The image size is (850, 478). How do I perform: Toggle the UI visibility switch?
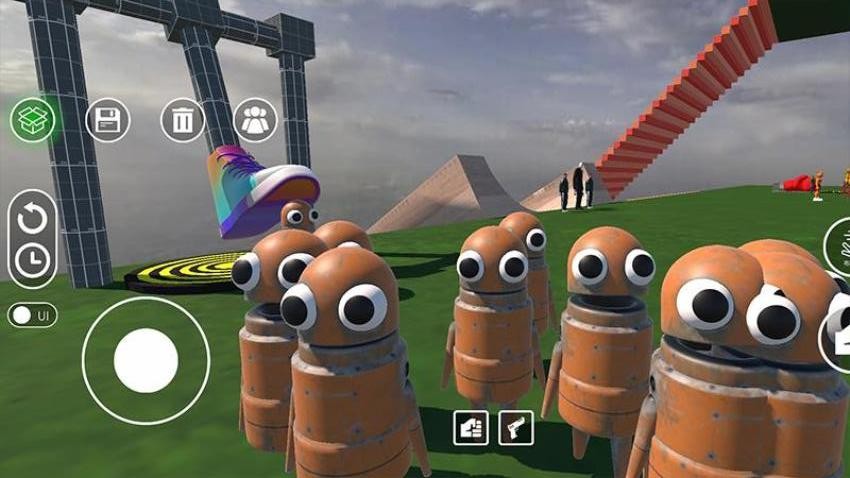point(32,315)
